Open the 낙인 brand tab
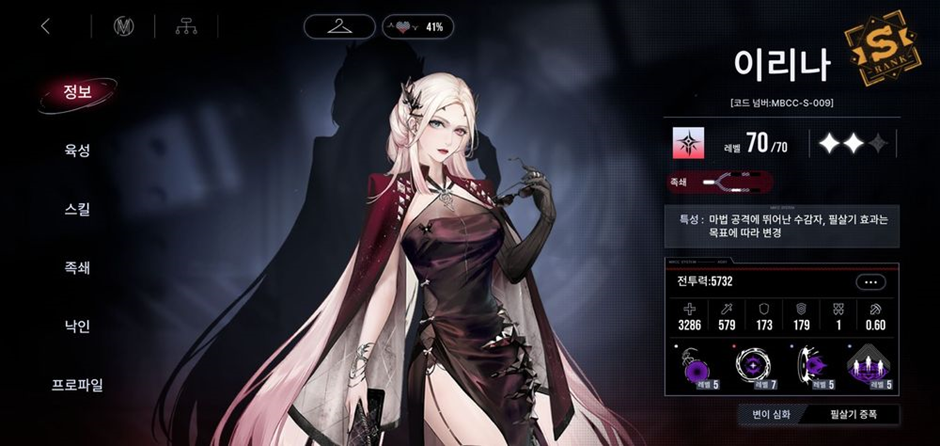 [x=77, y=326]
